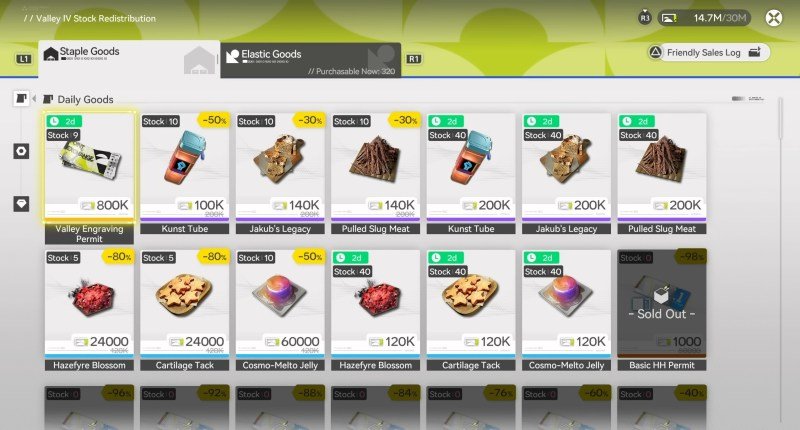Select the Jakub's Legacy priced at 140K

280,167
